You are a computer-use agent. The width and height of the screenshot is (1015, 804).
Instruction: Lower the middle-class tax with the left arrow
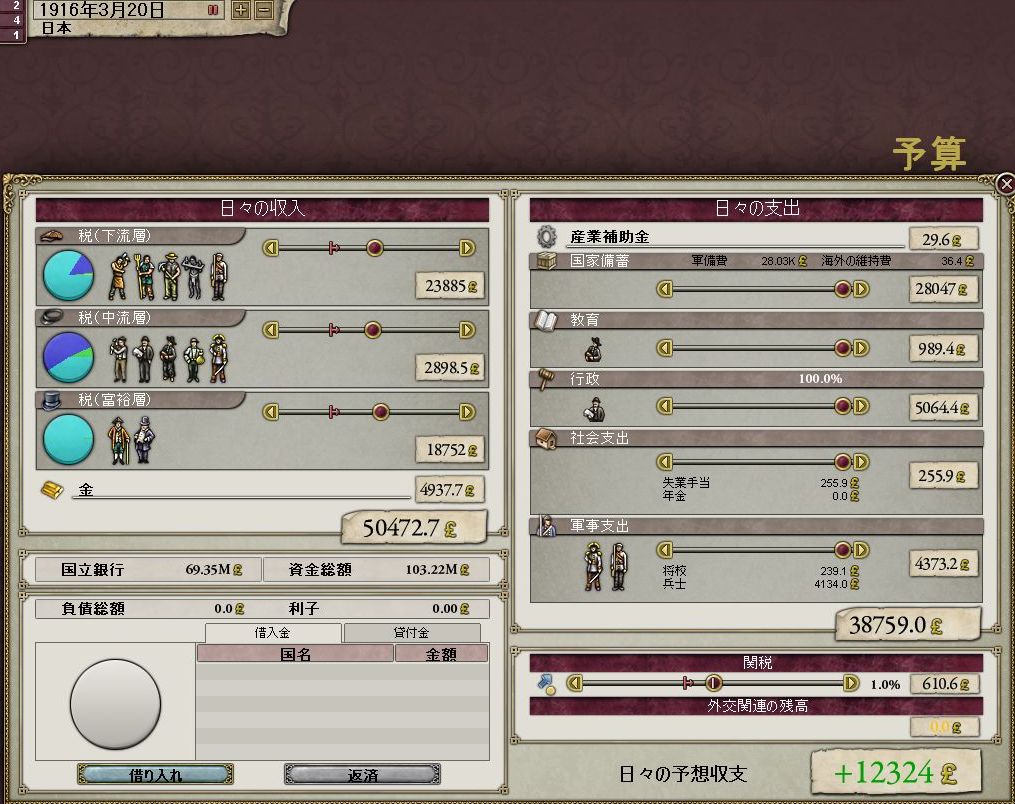269,330
